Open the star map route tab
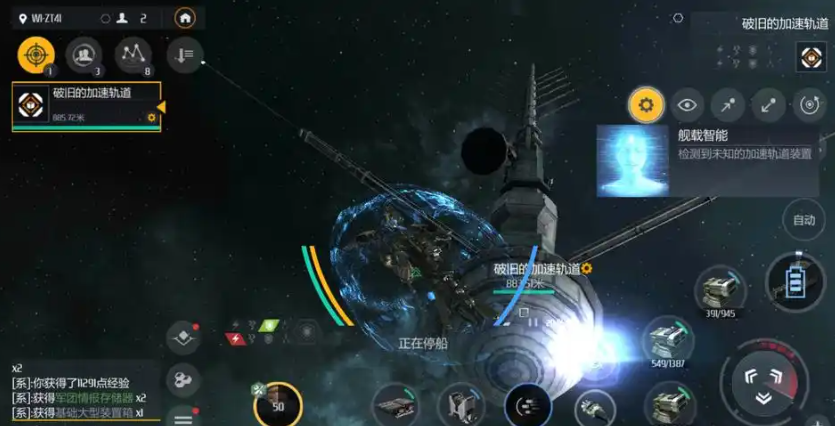The width and height of the screenshot is (835, 426). click(133, 54)
